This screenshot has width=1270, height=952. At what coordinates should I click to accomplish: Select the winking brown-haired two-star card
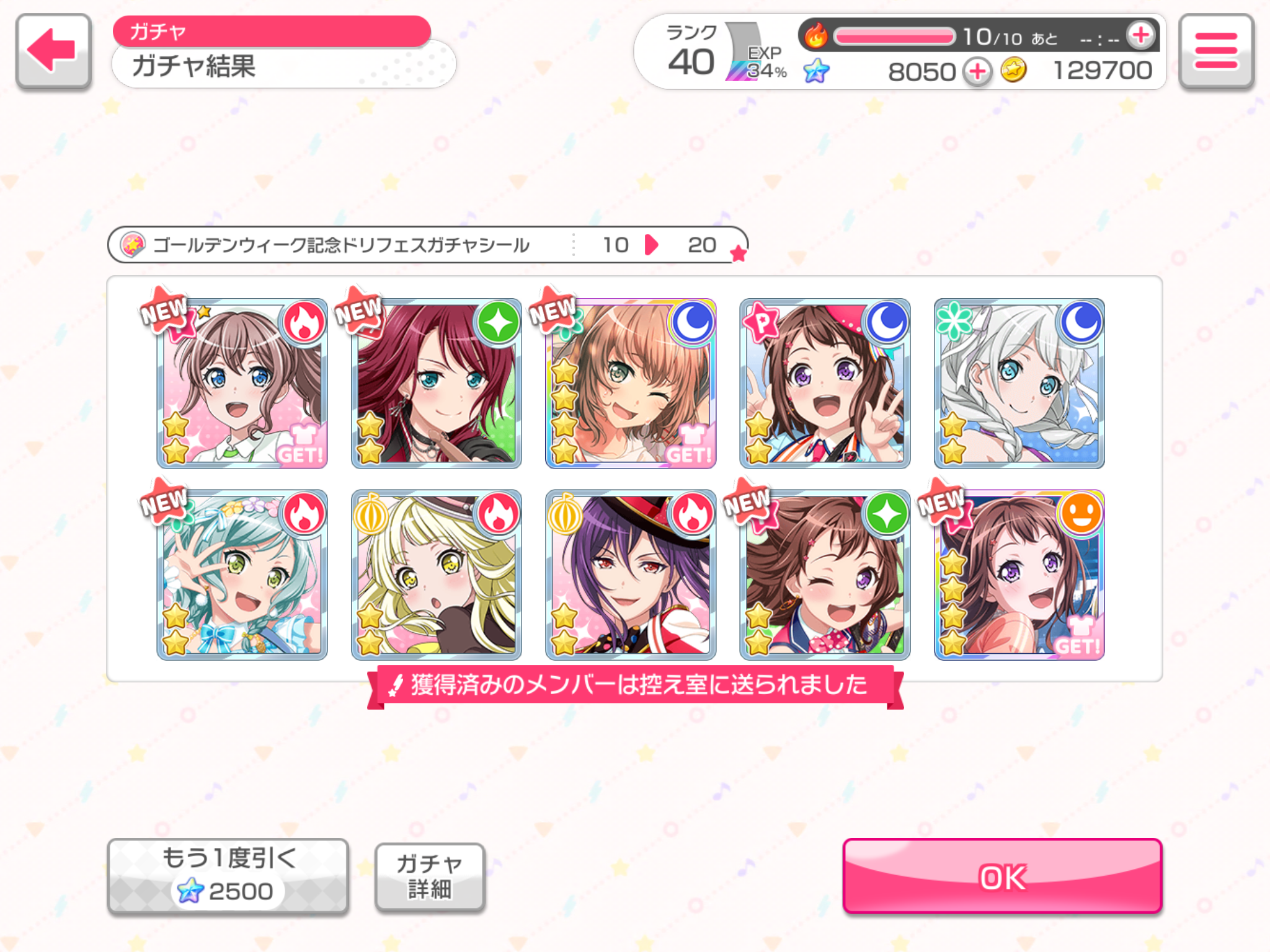(825, 575)
